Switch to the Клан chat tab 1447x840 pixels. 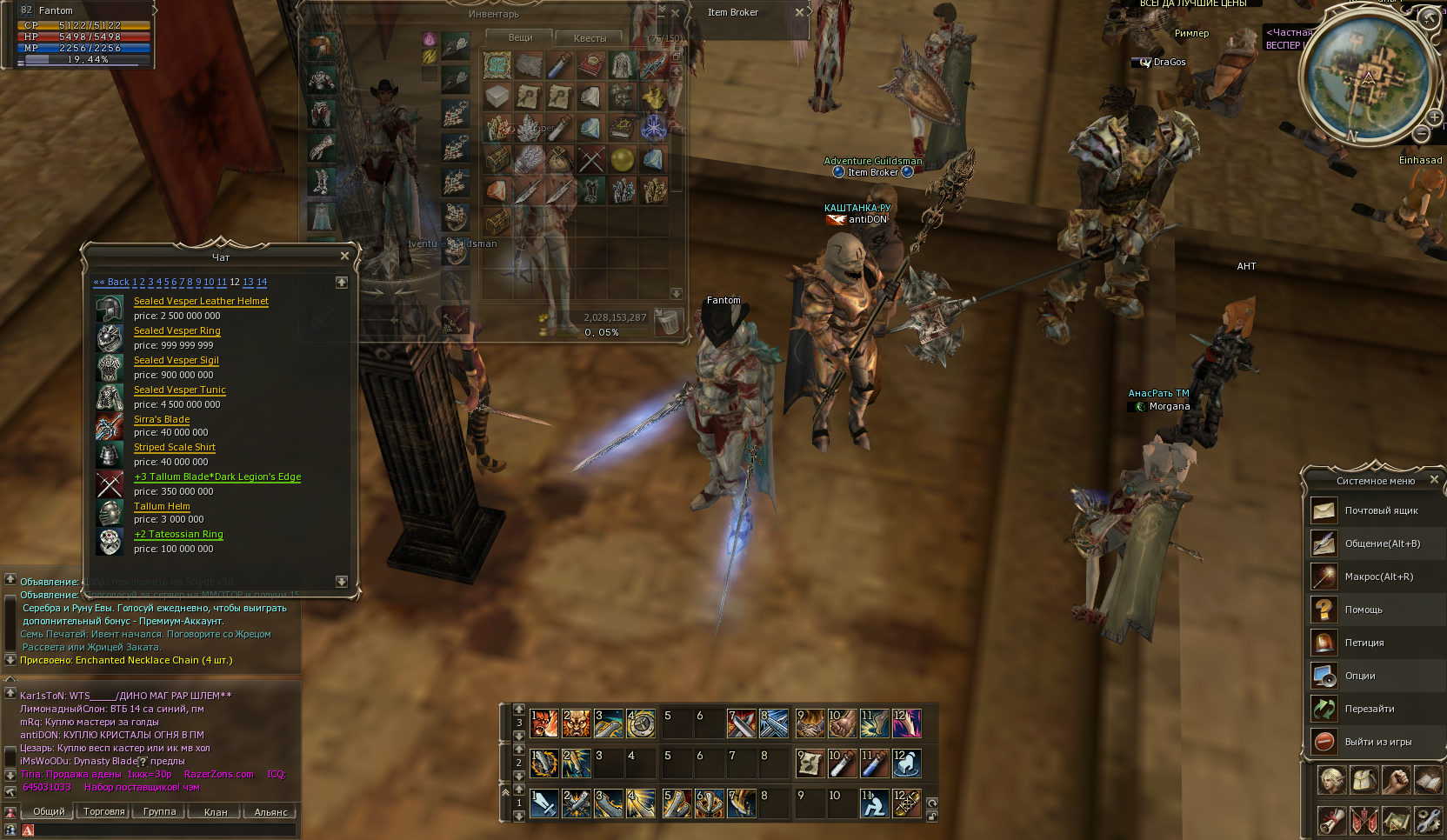[216, 811]
